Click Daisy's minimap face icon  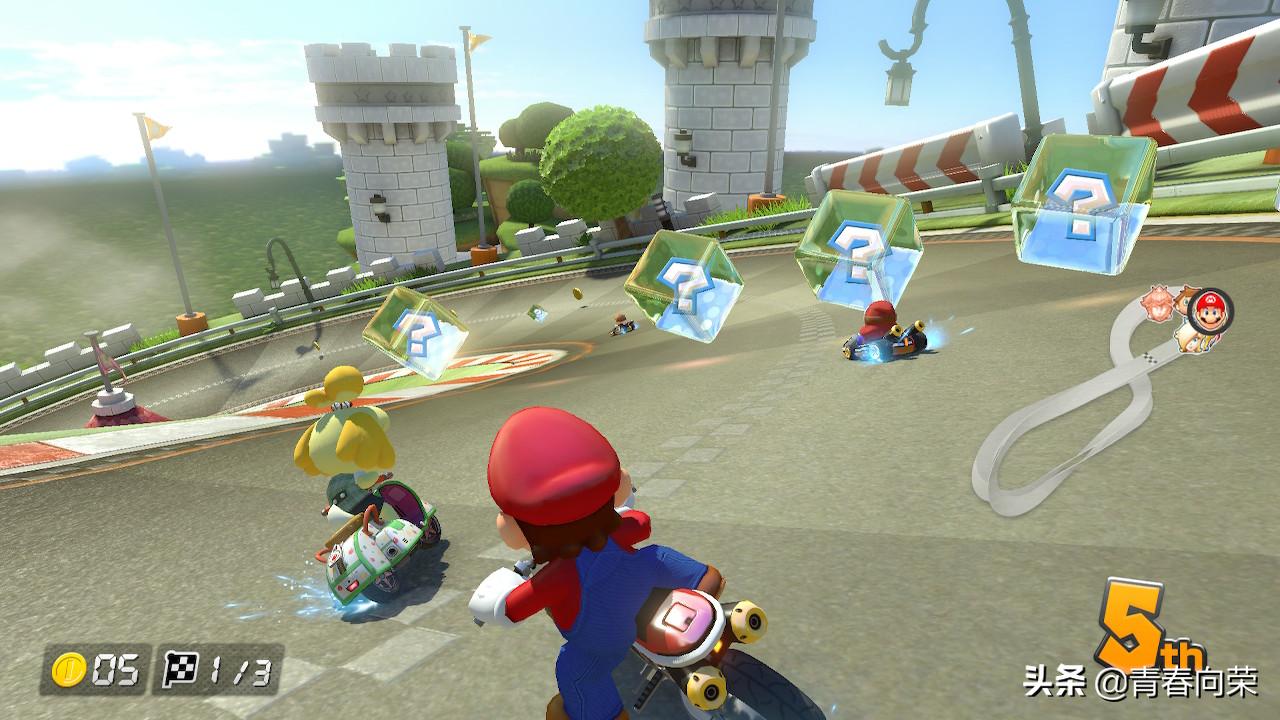pyautogui.click(x=1186, y=298)
